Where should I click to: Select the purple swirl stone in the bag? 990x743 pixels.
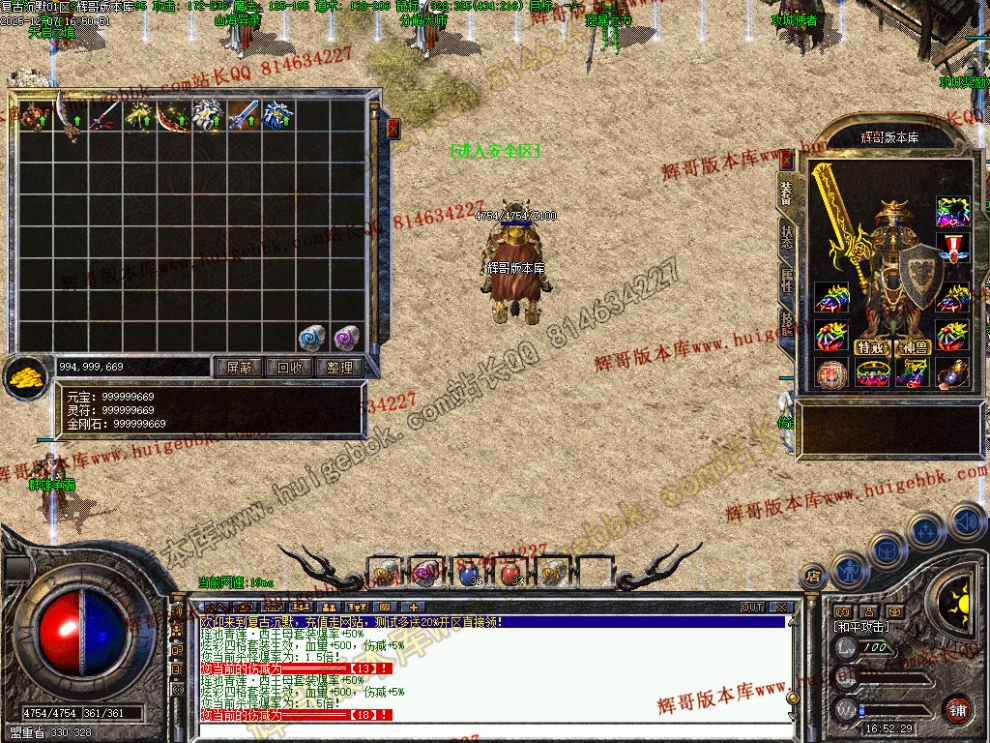tap(346, 337)
